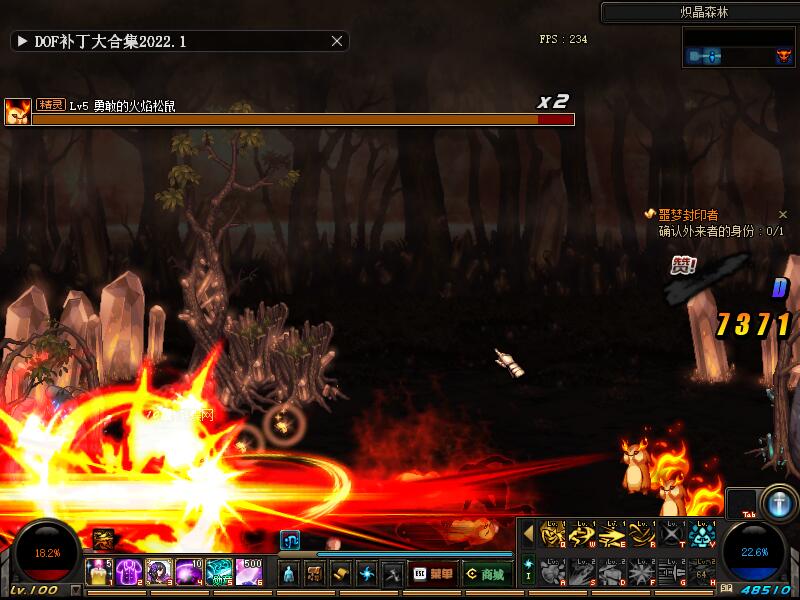Activate the skill bound to W
This screenshot has width=800, height=600.
582,535
